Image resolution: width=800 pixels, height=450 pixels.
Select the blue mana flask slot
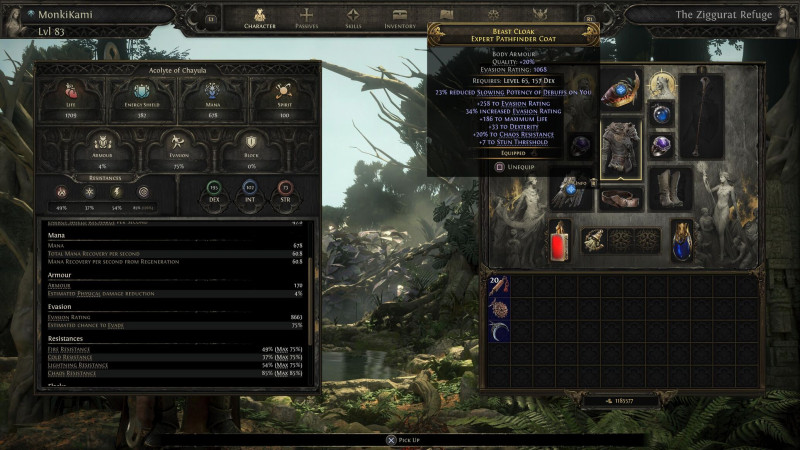pyautogui.click(x=682, y=241)
